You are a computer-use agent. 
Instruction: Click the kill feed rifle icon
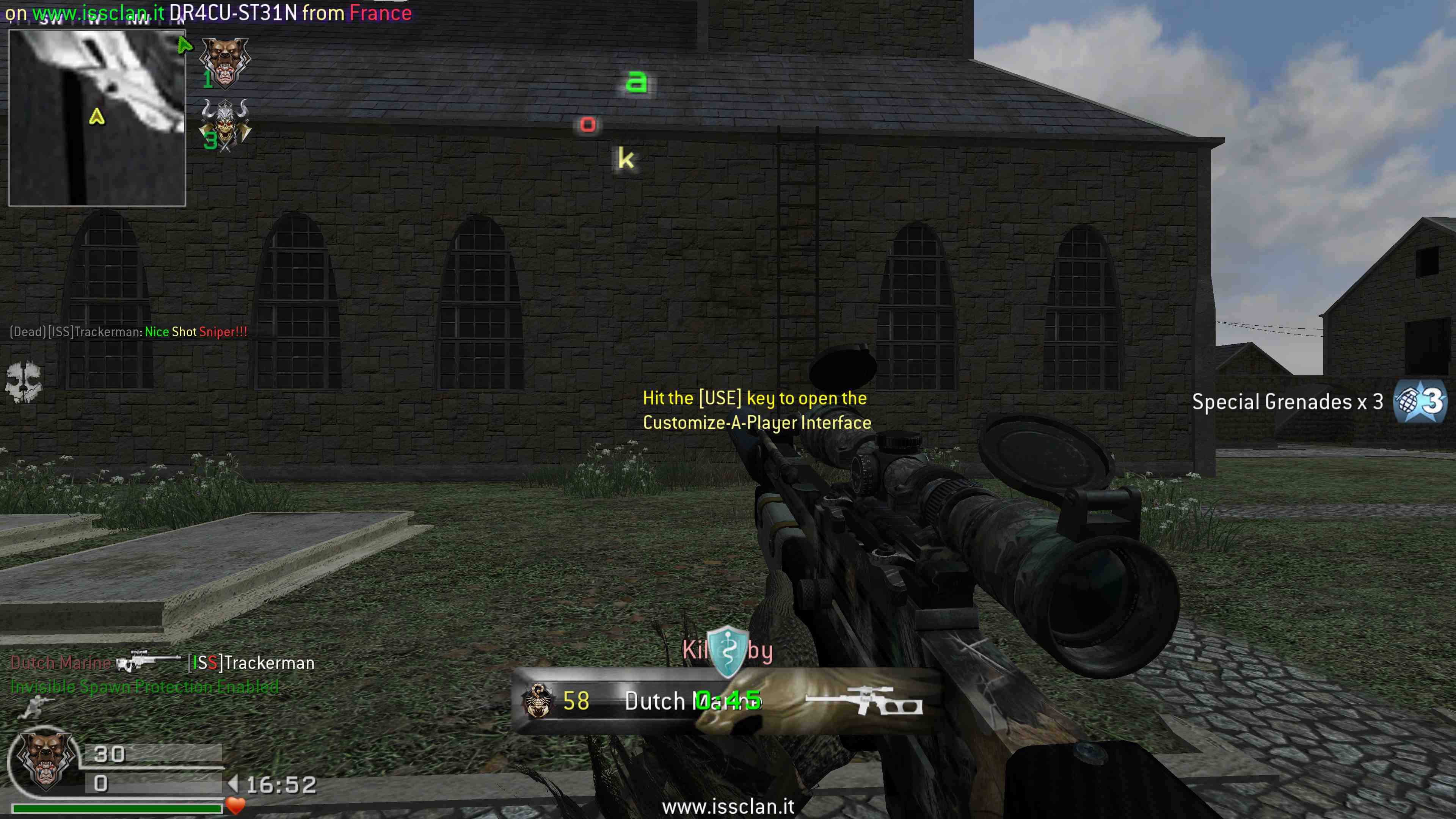point(149,662)
